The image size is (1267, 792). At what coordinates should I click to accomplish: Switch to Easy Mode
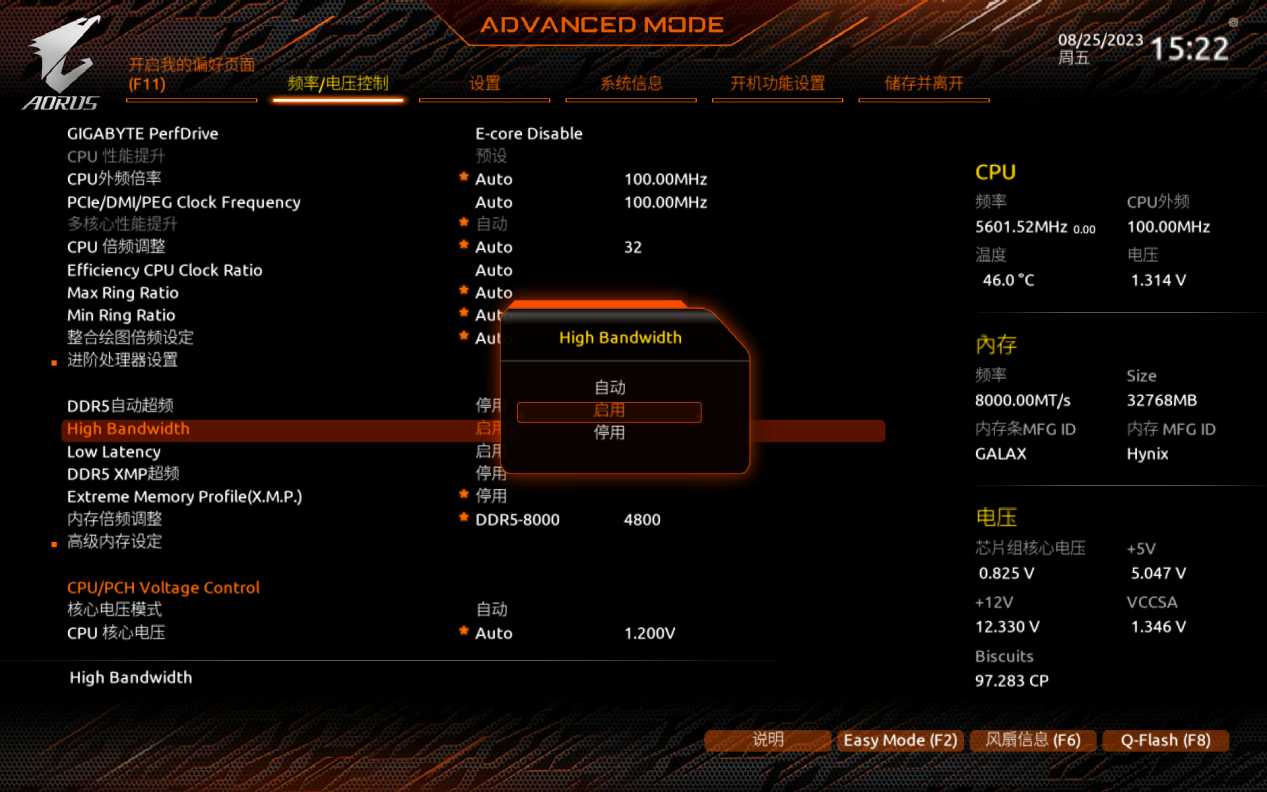point(900,741)
